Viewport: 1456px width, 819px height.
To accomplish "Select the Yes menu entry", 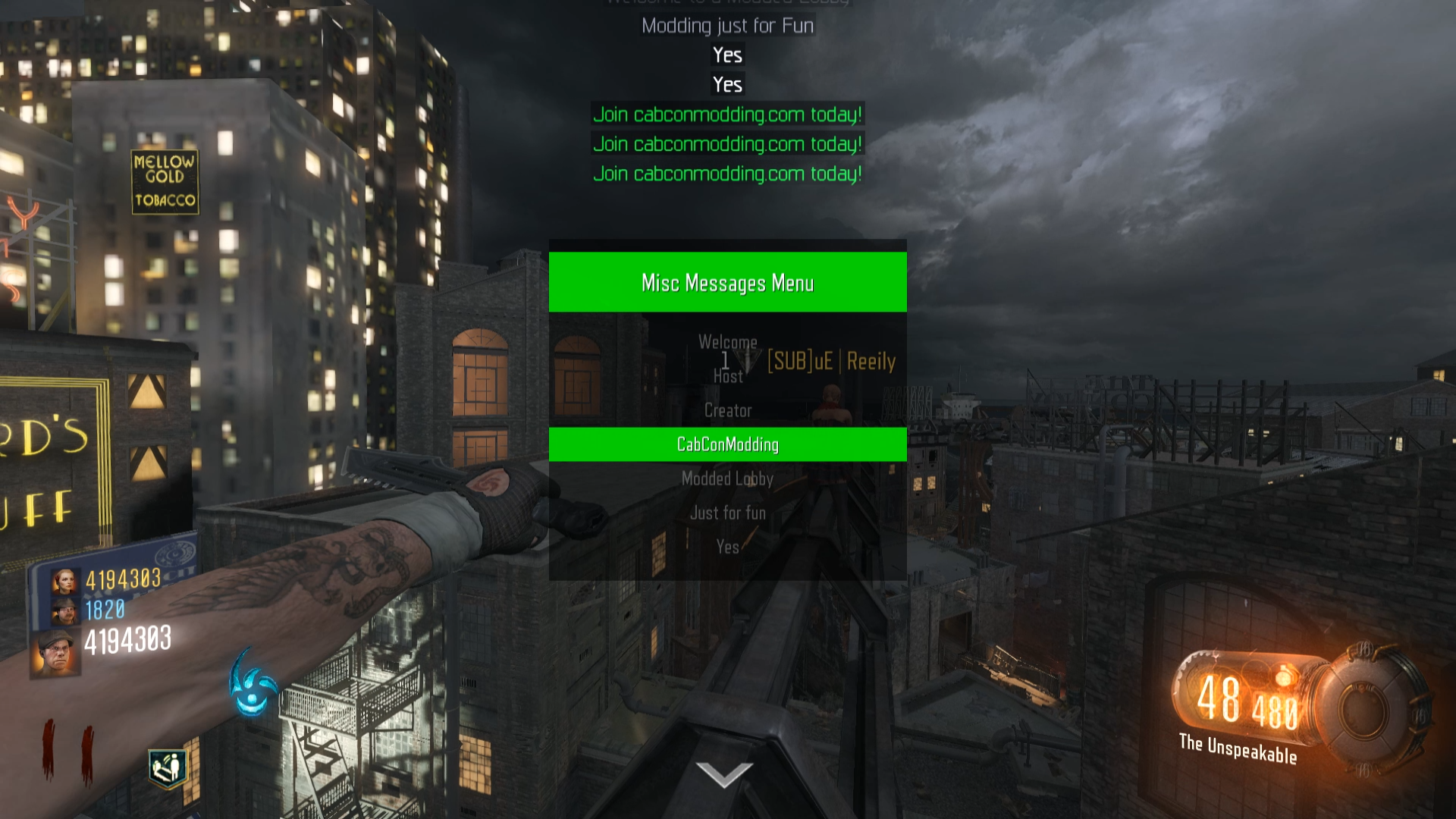I will pyautogui.click(x=727, y=547).
